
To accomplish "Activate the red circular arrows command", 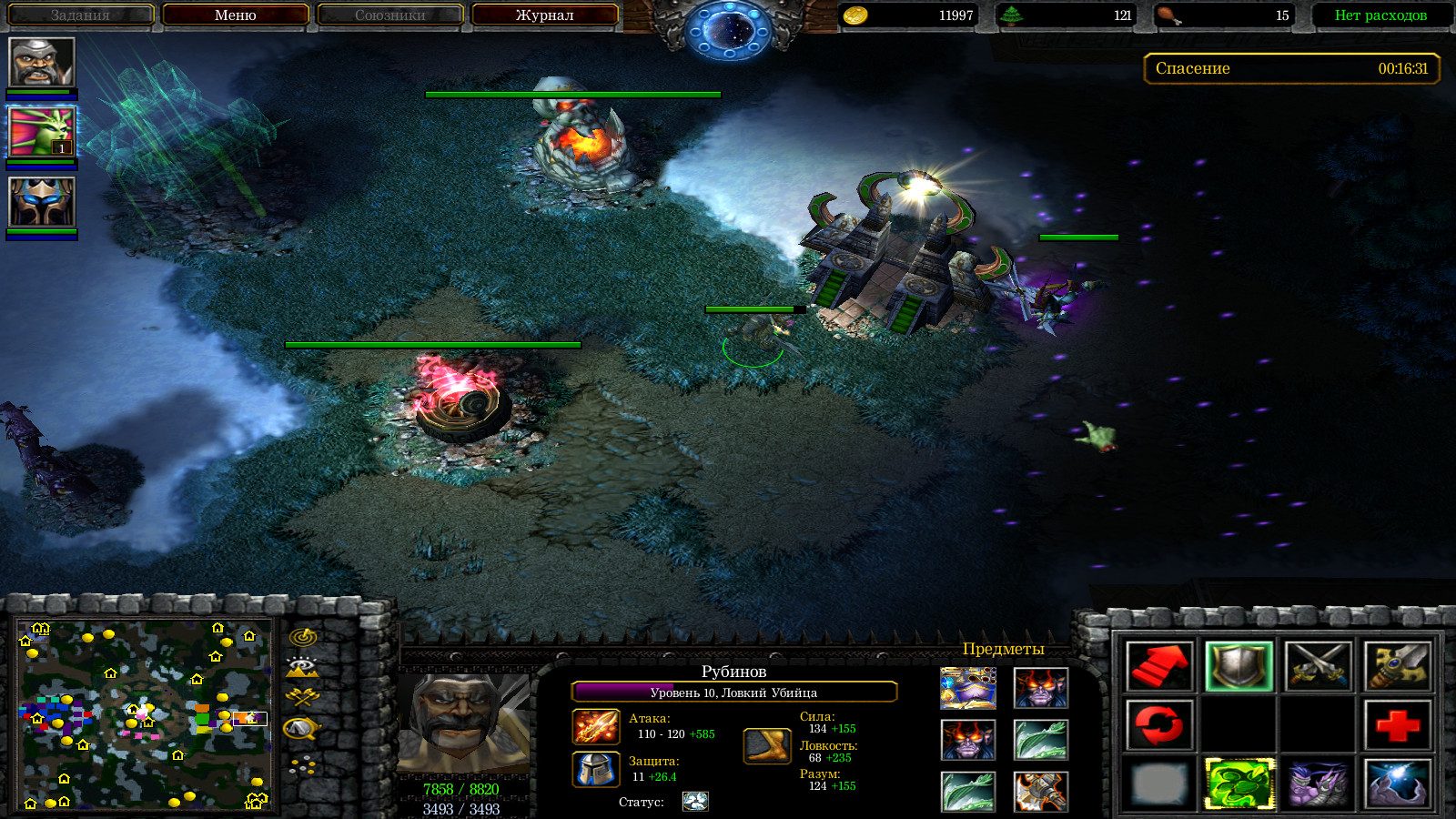I will click(1158, 725).
